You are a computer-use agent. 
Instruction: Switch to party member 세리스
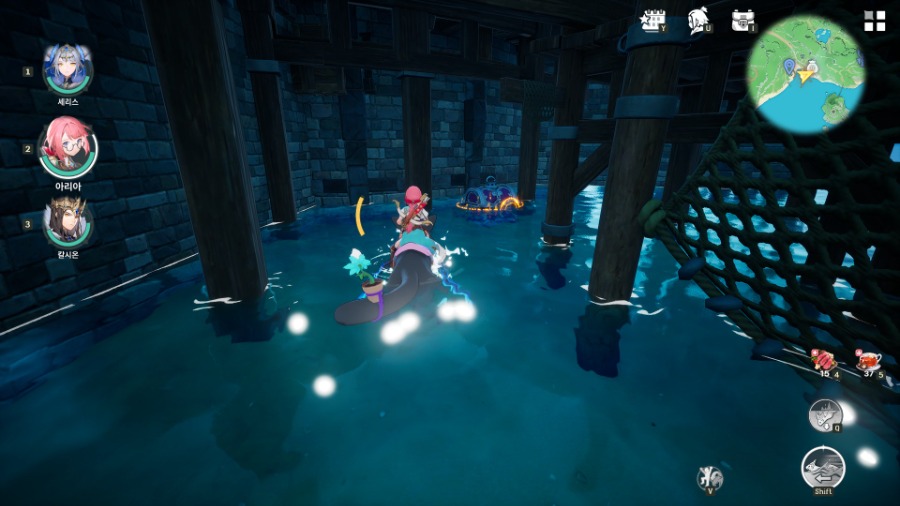tap(68, 69)
